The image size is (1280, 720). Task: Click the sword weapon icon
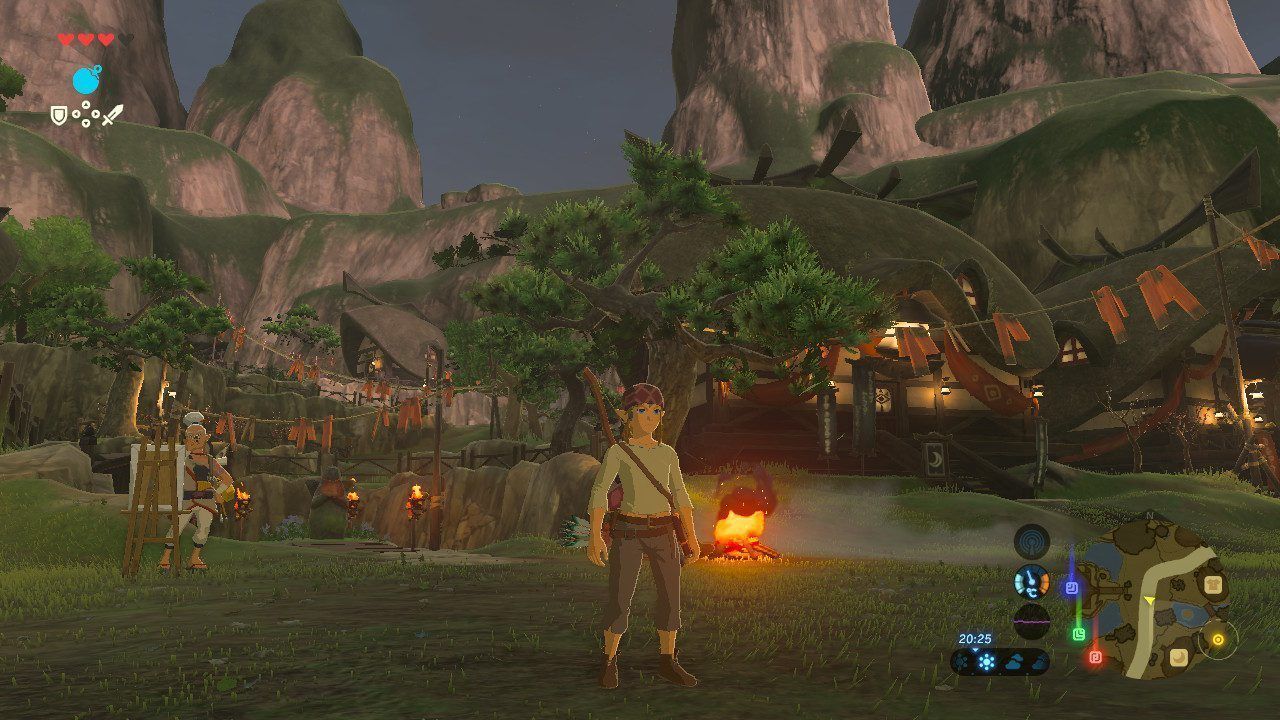click(x=113, y=116)
